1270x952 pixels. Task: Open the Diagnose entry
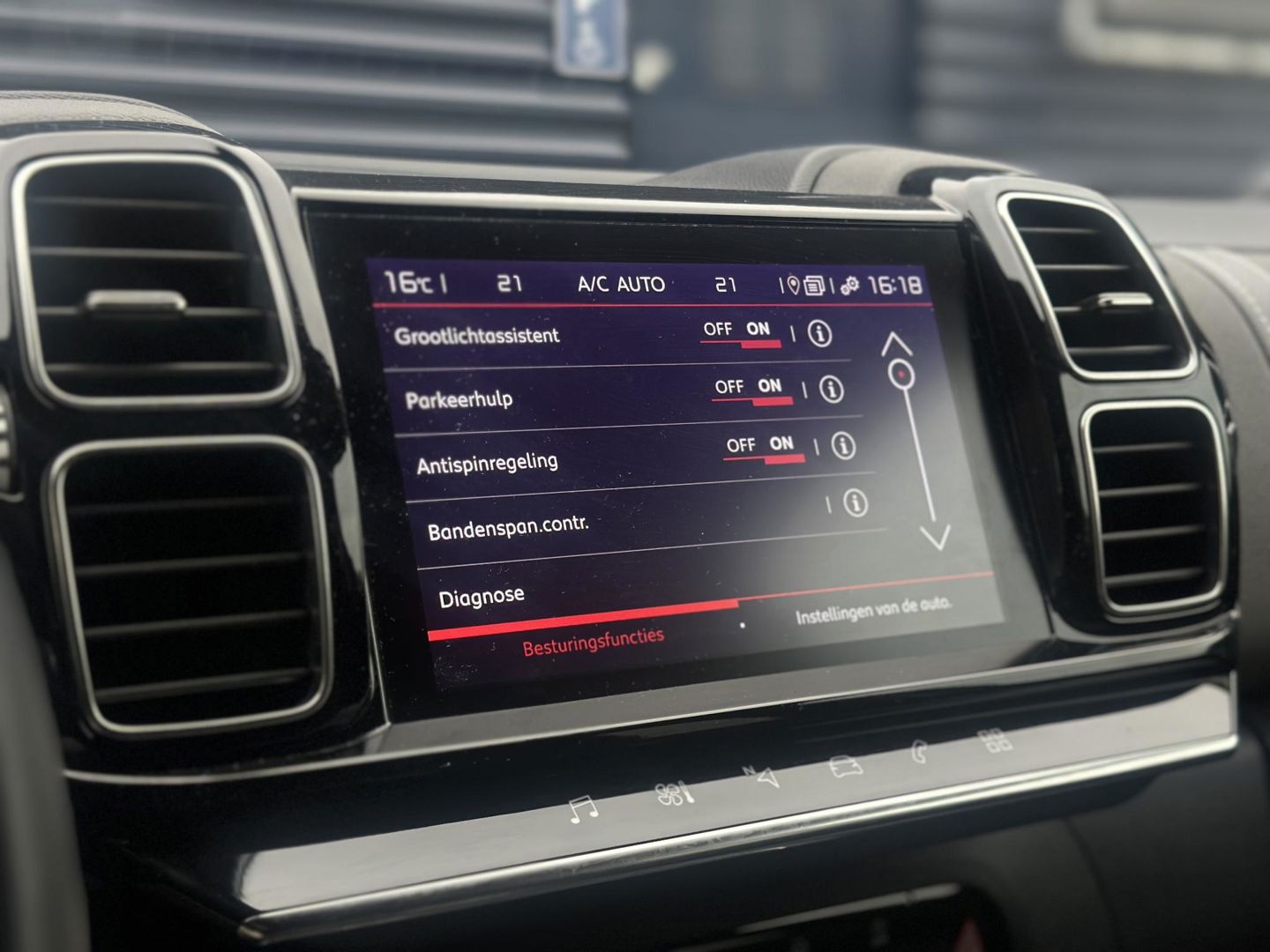(x=482, y=598)
